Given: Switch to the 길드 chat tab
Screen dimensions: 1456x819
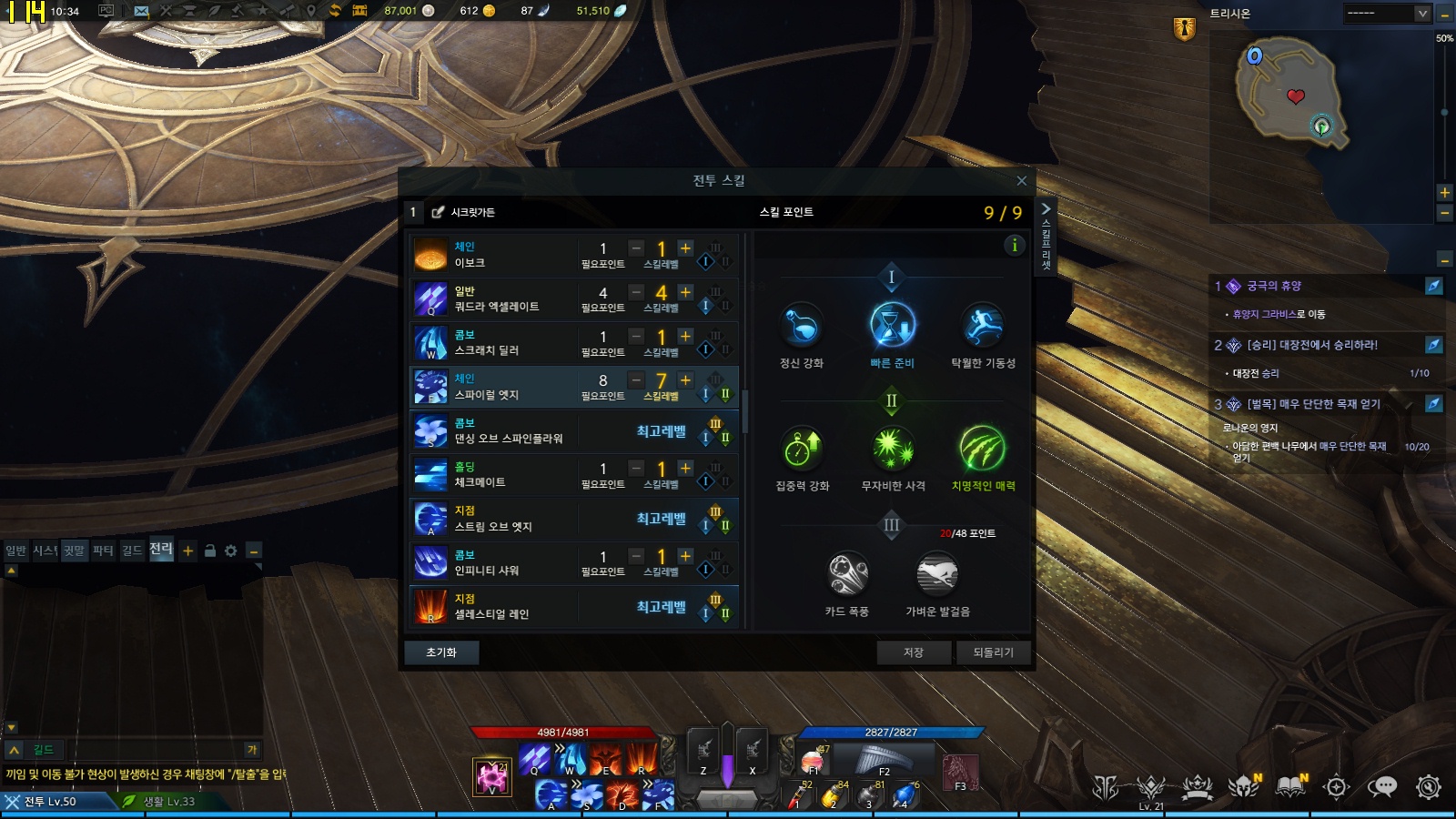Looking at the screenshot, I should click(132, 551).
